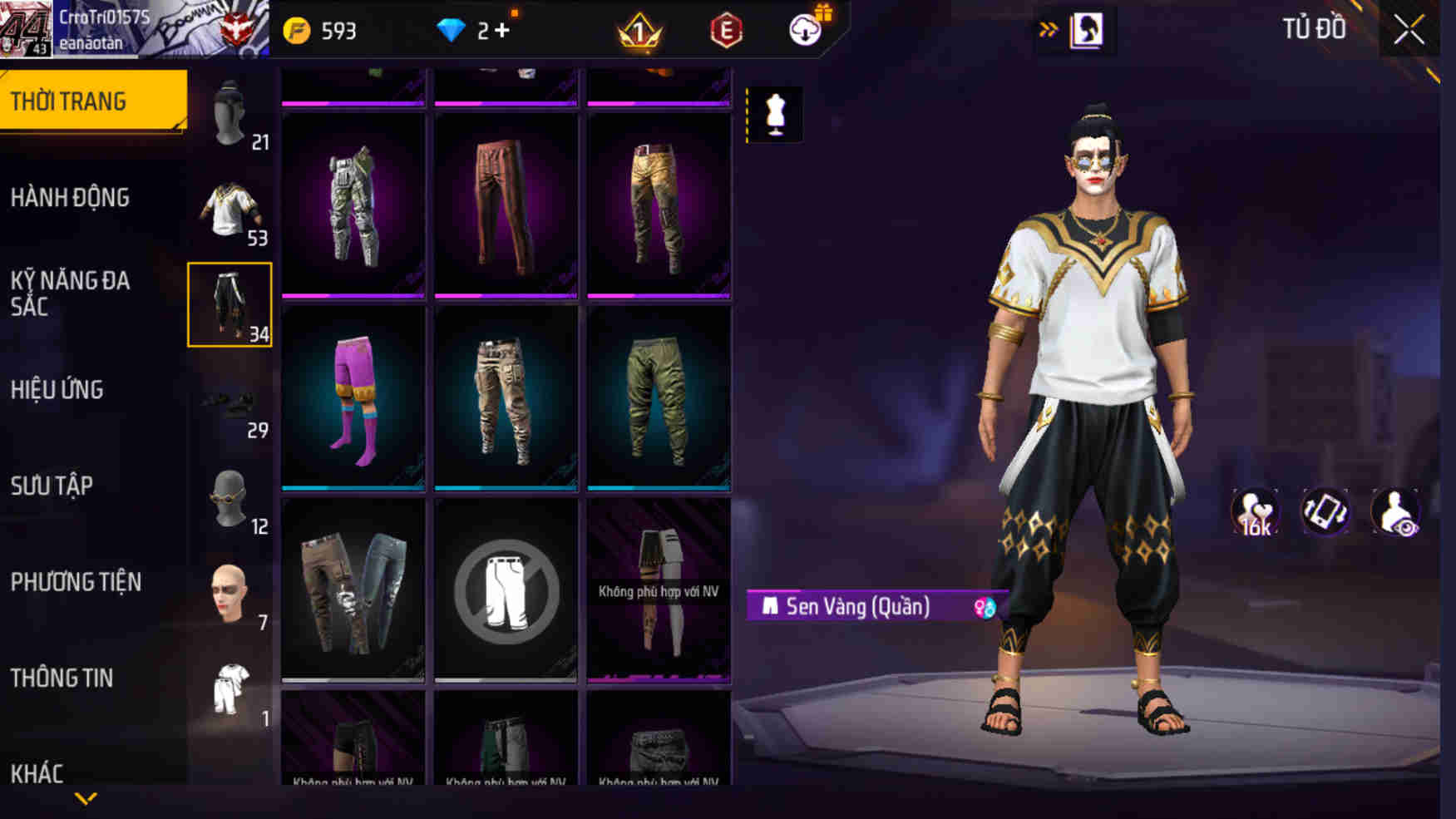Image resolution: width=1456 pixels, height=819 pixels.
Task: Show the Thông Tin section
Action: tap(62, 678)
